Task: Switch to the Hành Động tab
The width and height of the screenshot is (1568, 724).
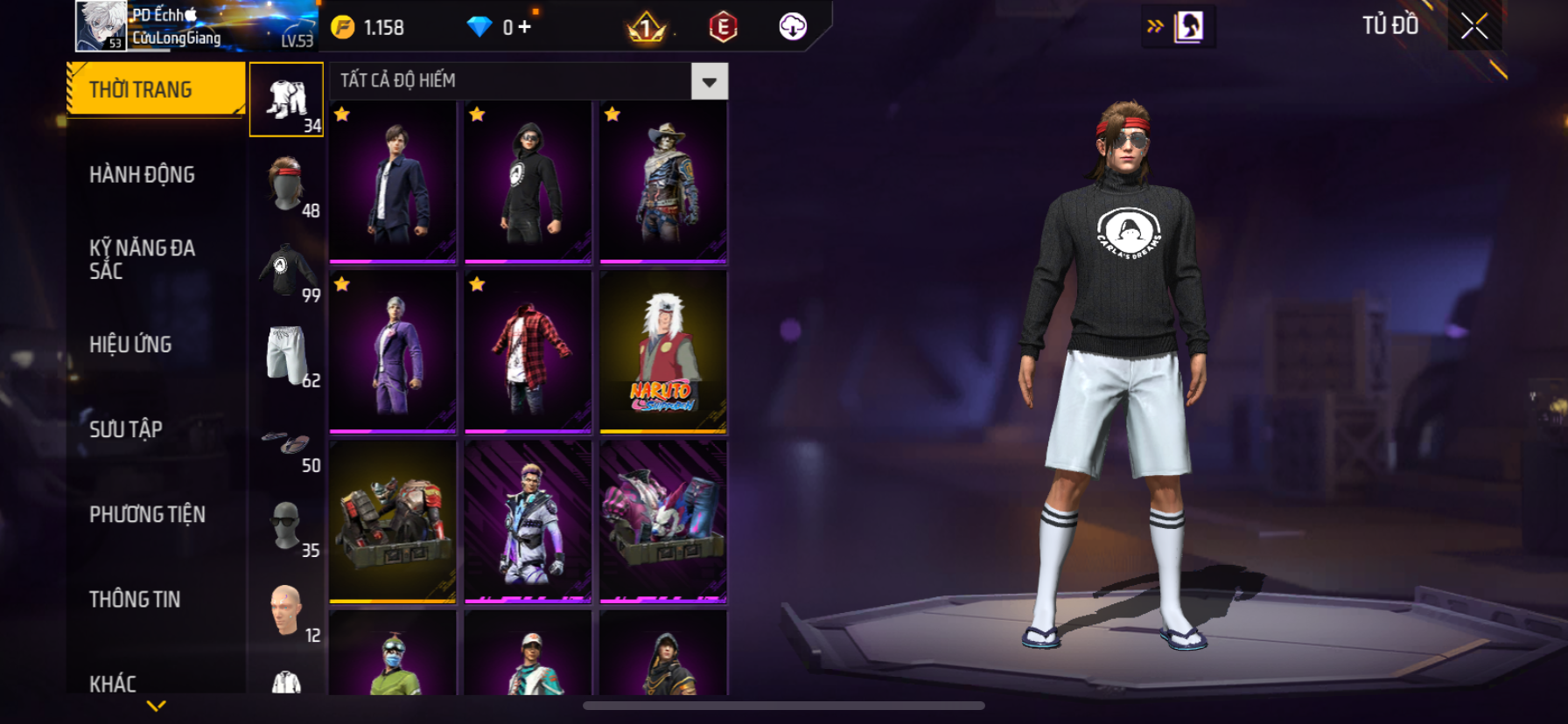Action: (x=142, y=175)
